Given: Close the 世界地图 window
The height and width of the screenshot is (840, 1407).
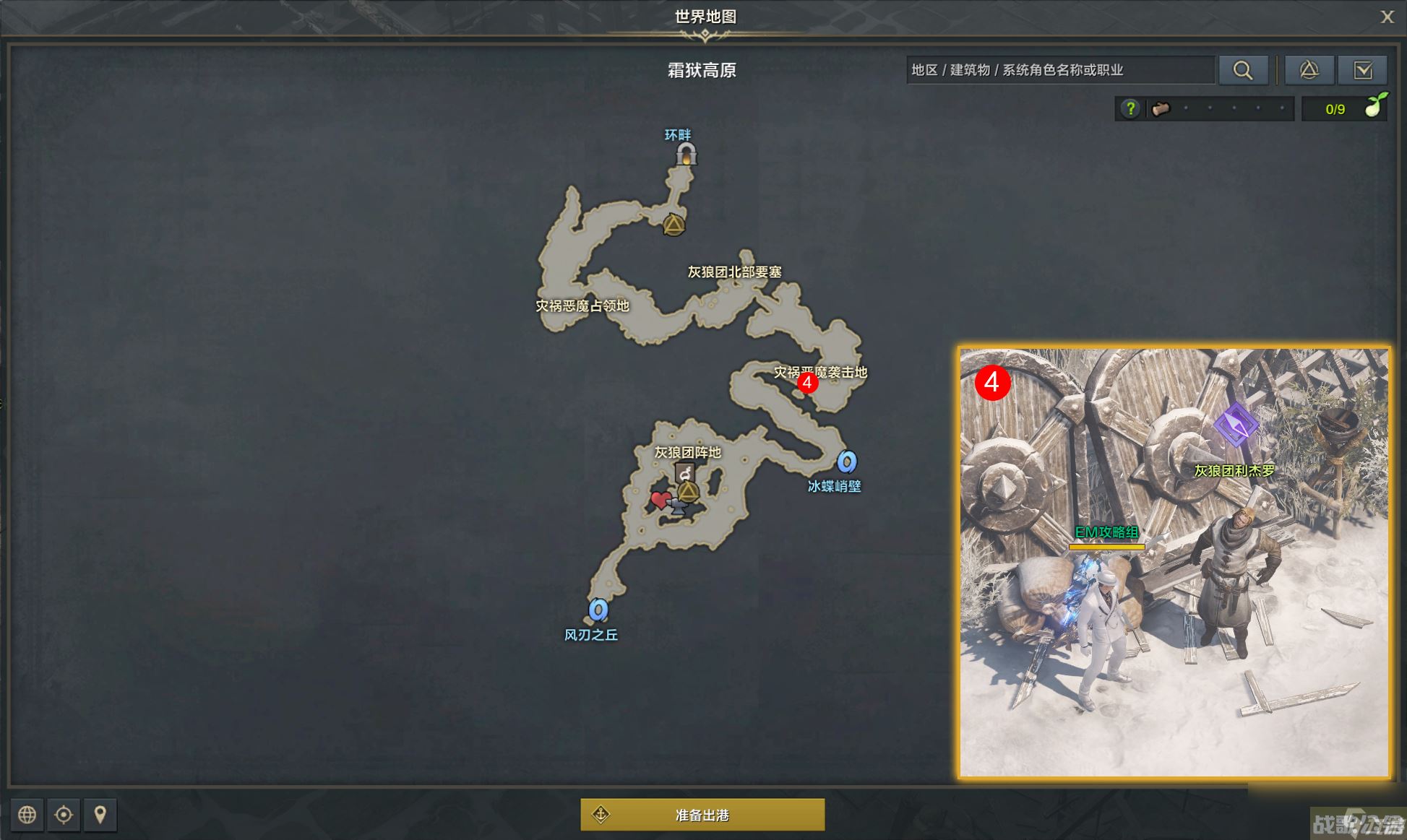Looking at the screenshot, I should (x=1387, y=17).
